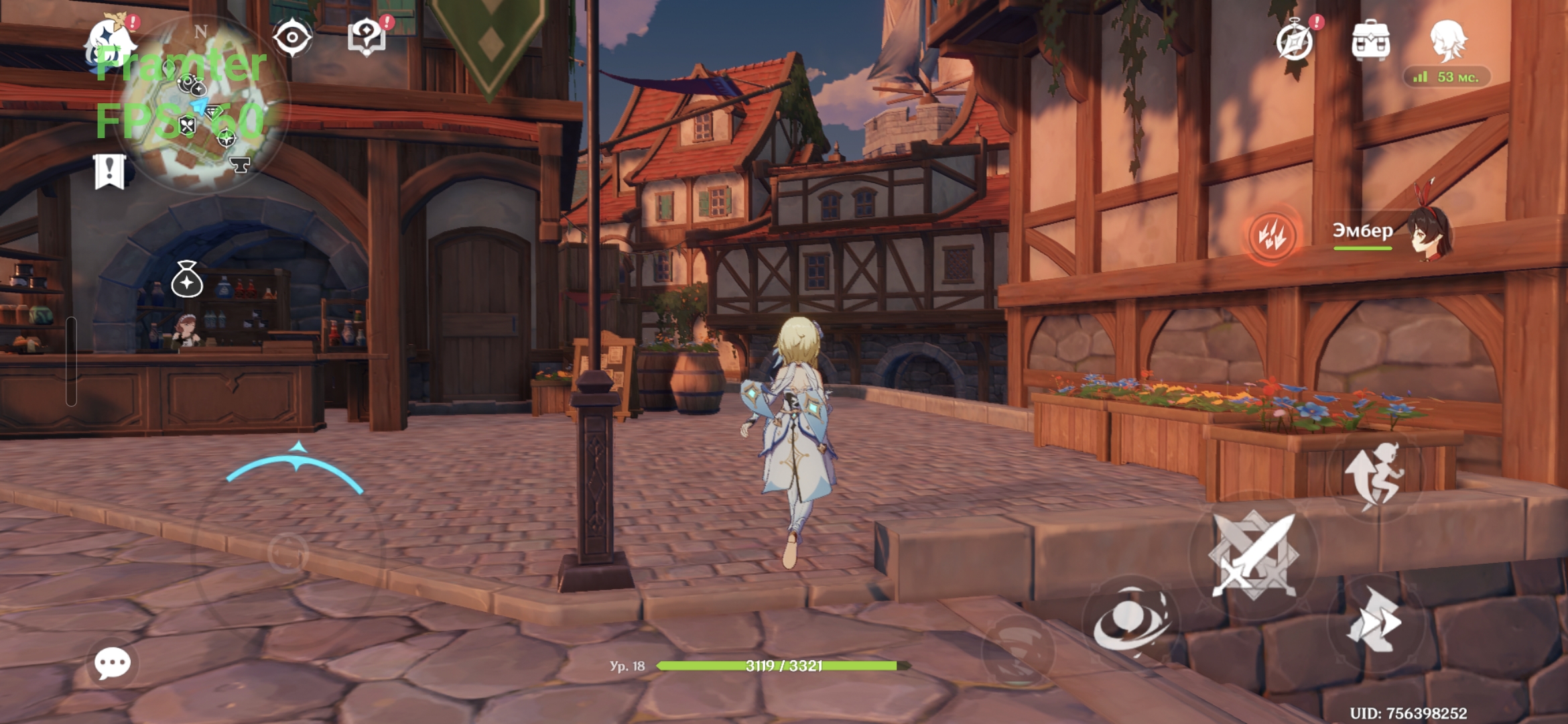Toggle the eye view icon
The width and height of the screenshot is (1568, 724).
[292, 38]
